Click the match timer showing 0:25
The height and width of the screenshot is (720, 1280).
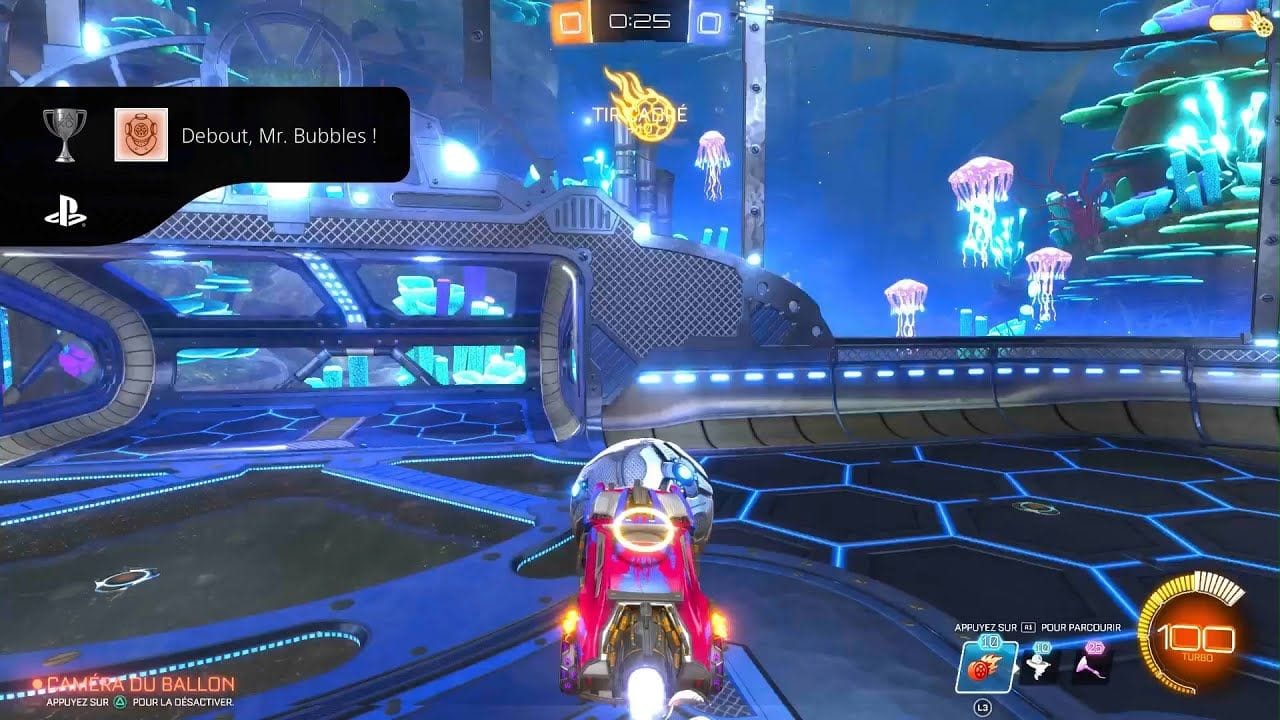[640, 19]
